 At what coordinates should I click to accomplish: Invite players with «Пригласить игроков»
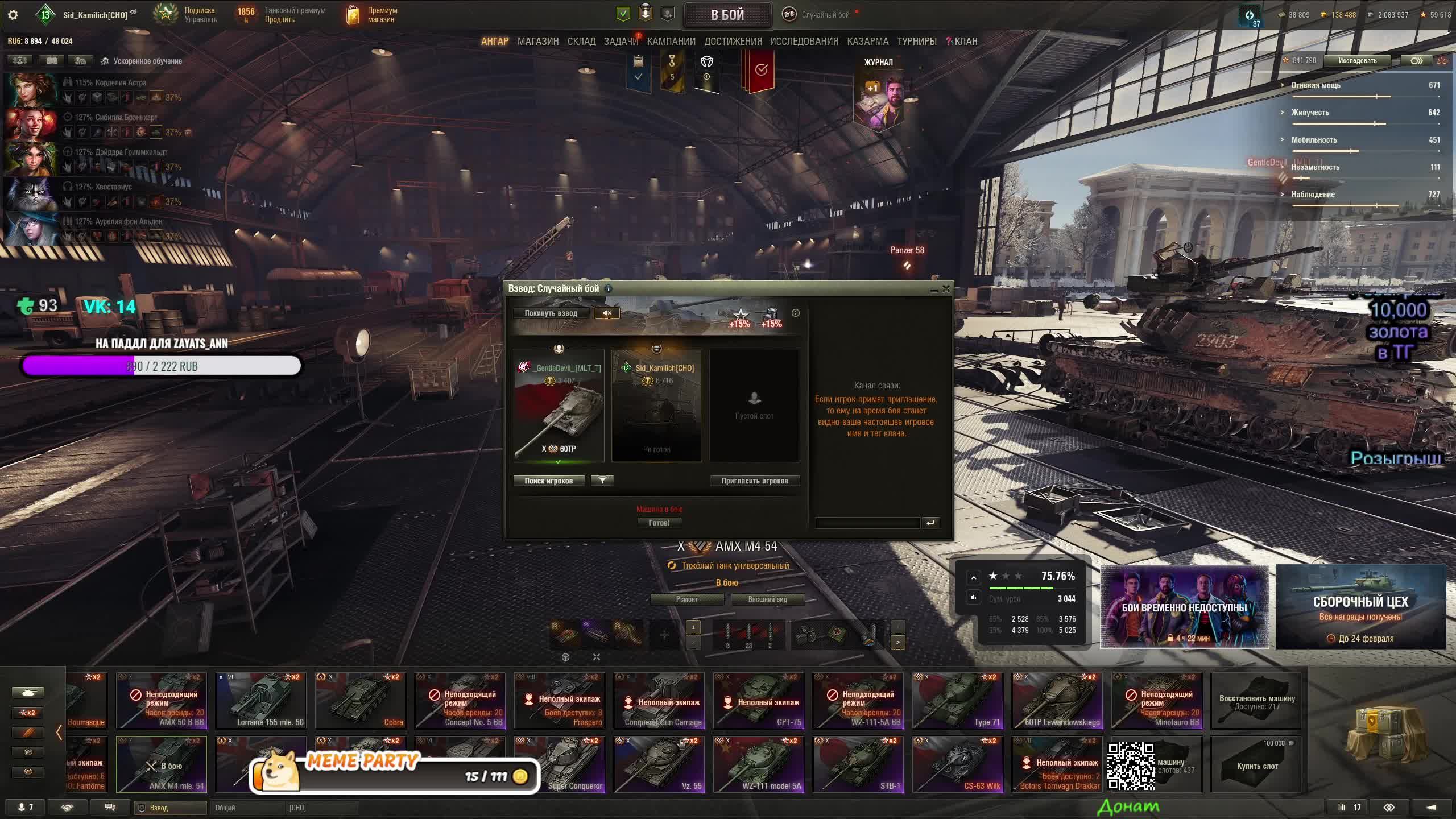(x=754, y=481)
